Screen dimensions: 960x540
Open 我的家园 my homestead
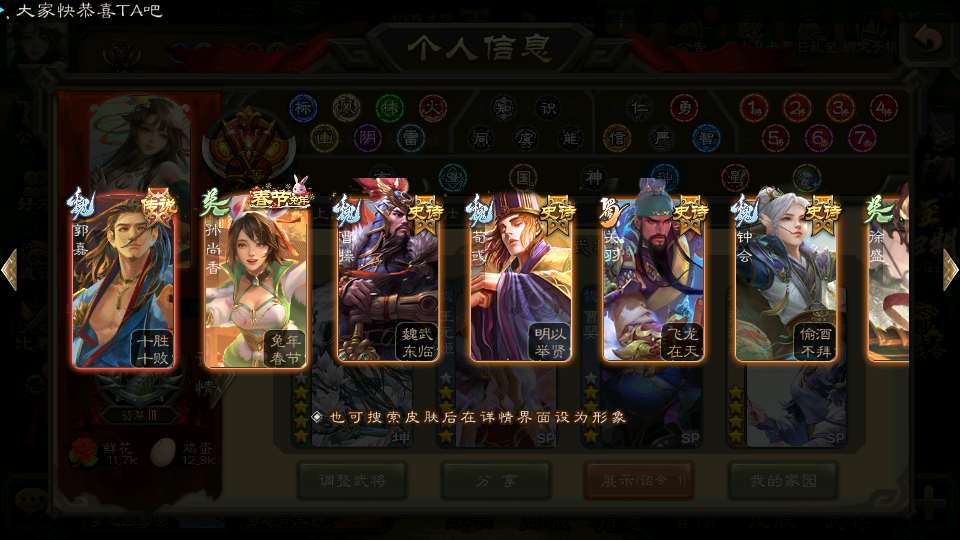coord(782,480)
